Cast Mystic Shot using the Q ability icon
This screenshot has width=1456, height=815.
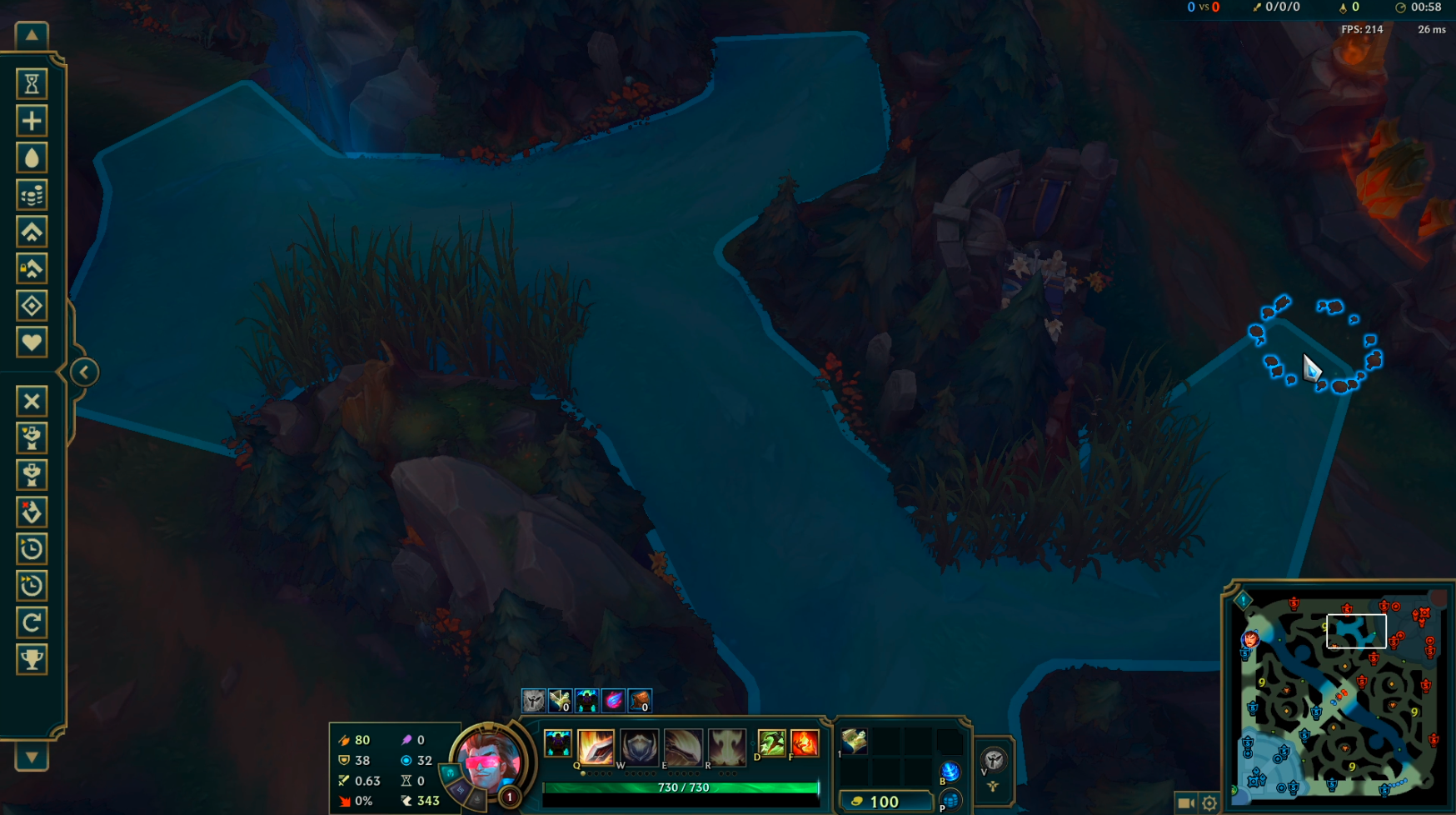point(596,746)
